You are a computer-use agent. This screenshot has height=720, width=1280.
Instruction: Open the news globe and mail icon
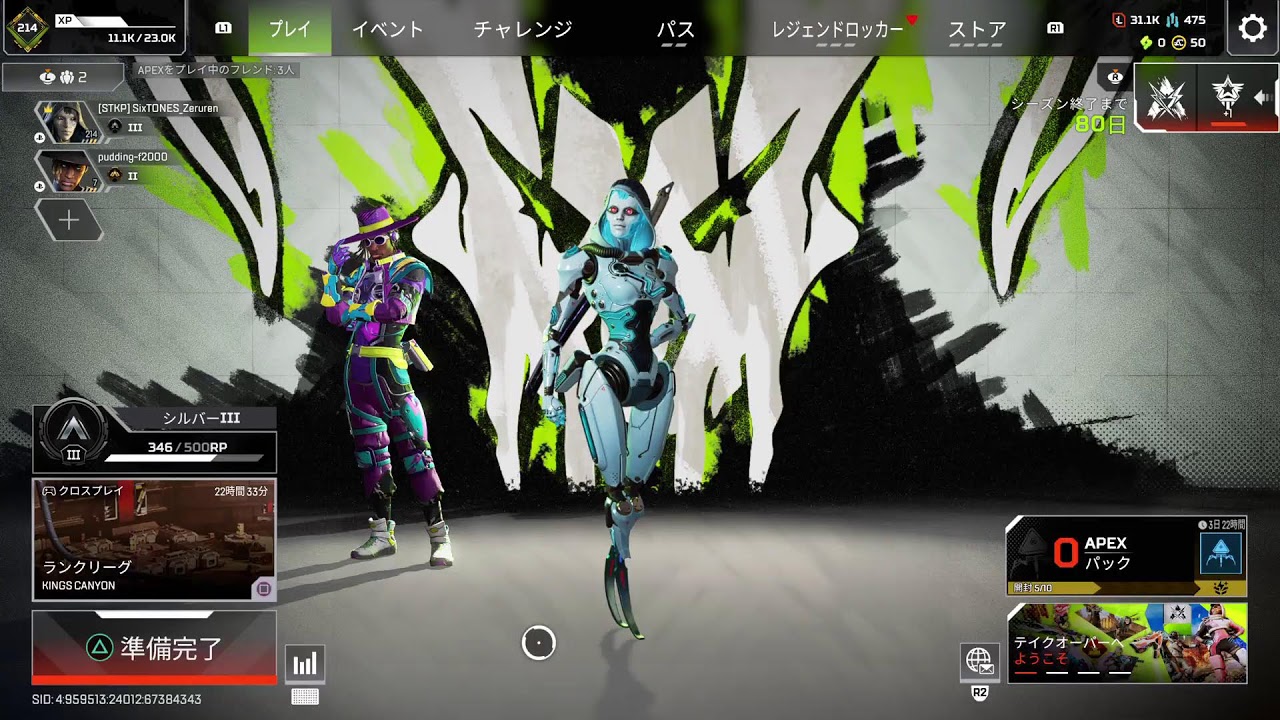(x=981, y=661)
